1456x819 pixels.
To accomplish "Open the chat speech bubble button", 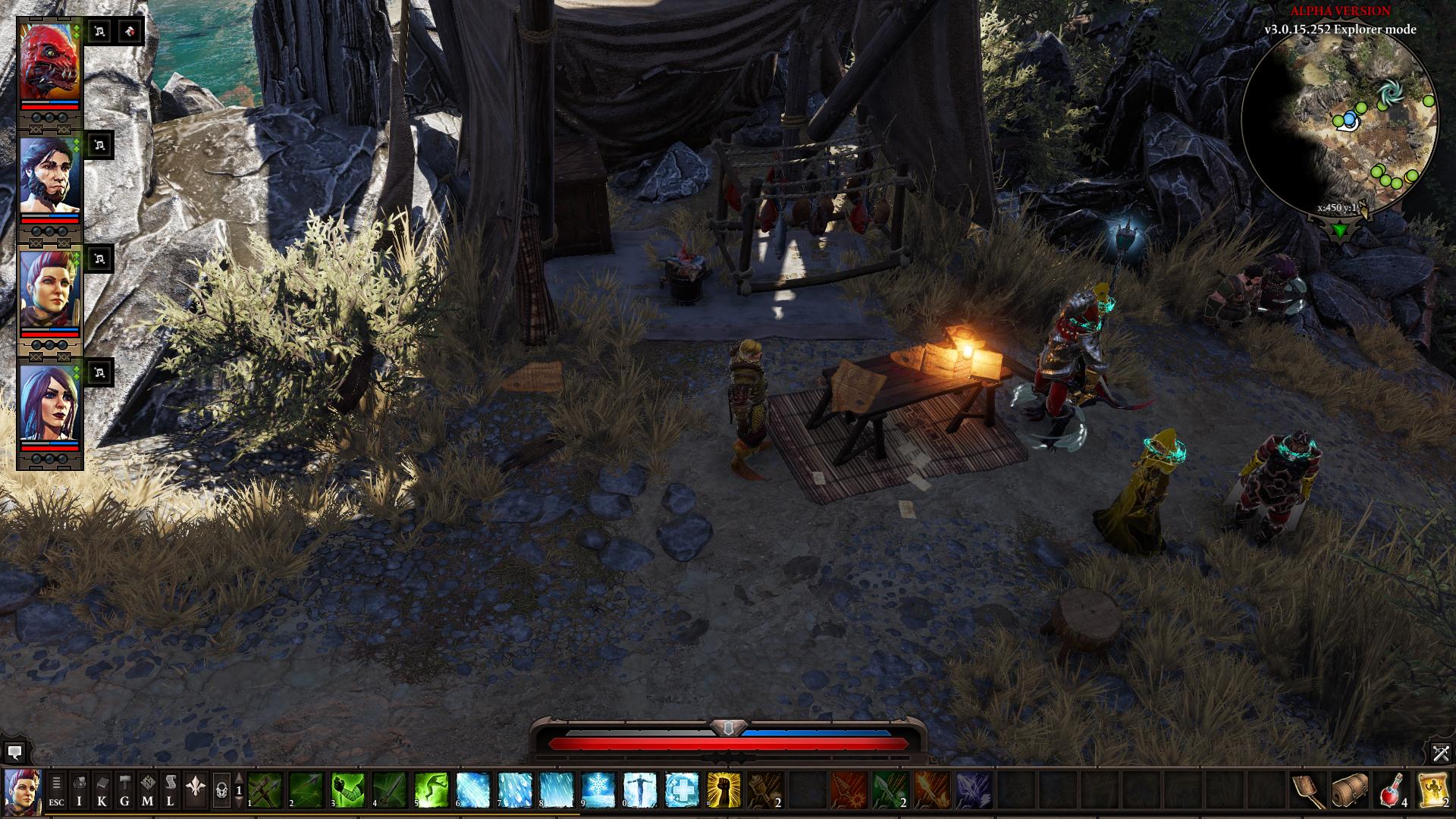I will tap(14, 752).
